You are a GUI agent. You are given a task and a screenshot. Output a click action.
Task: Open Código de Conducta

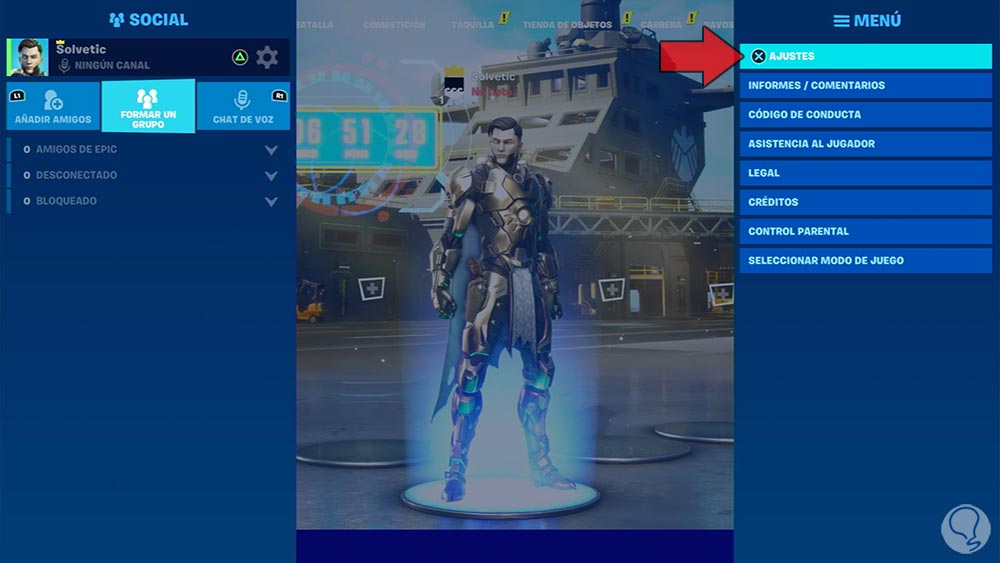click(x=865, y=114)
